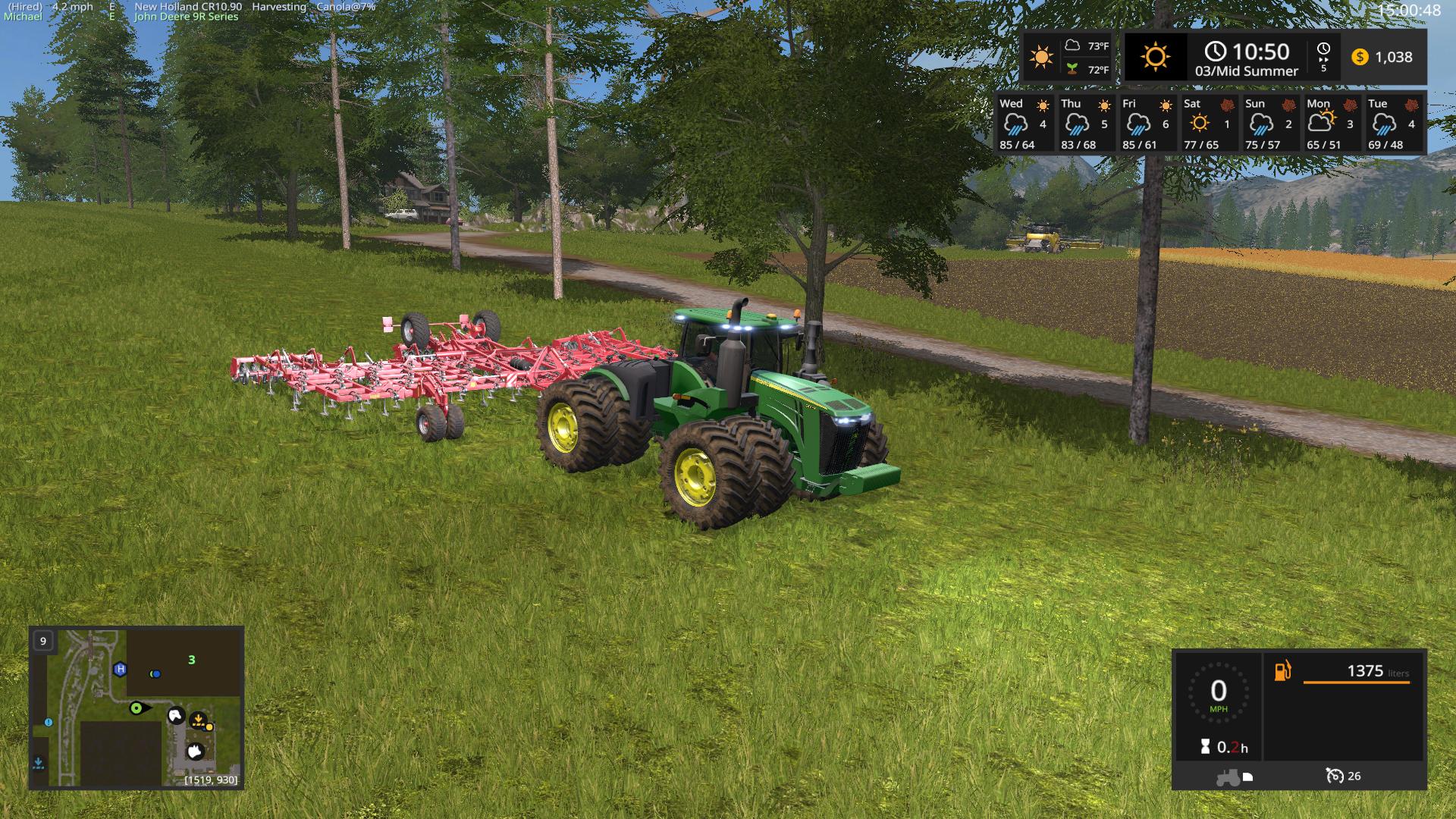Click the orange fuel pump icon

coord(1282,671)
